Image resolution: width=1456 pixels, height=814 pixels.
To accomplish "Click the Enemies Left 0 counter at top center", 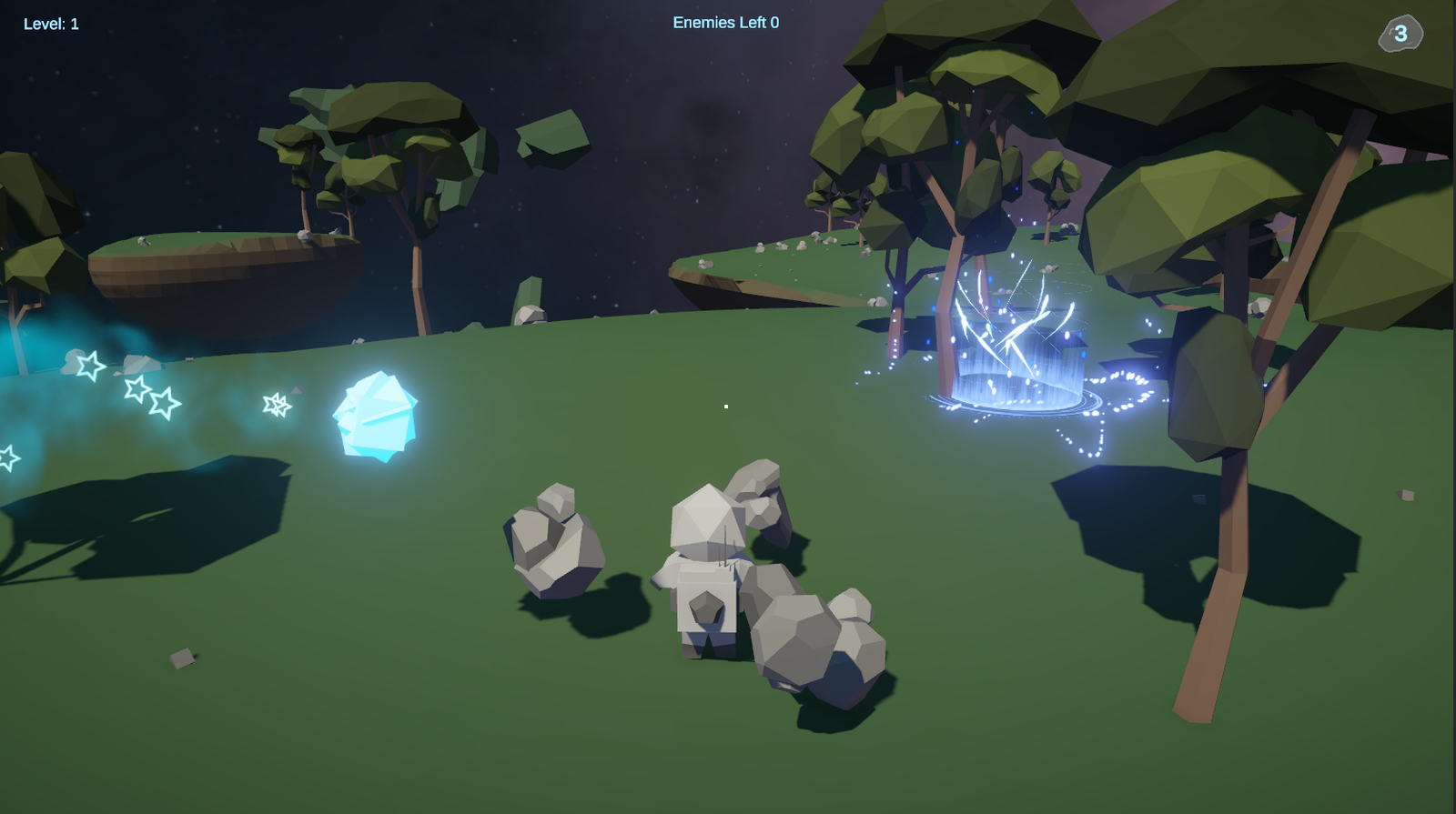I will pos(728,23).
